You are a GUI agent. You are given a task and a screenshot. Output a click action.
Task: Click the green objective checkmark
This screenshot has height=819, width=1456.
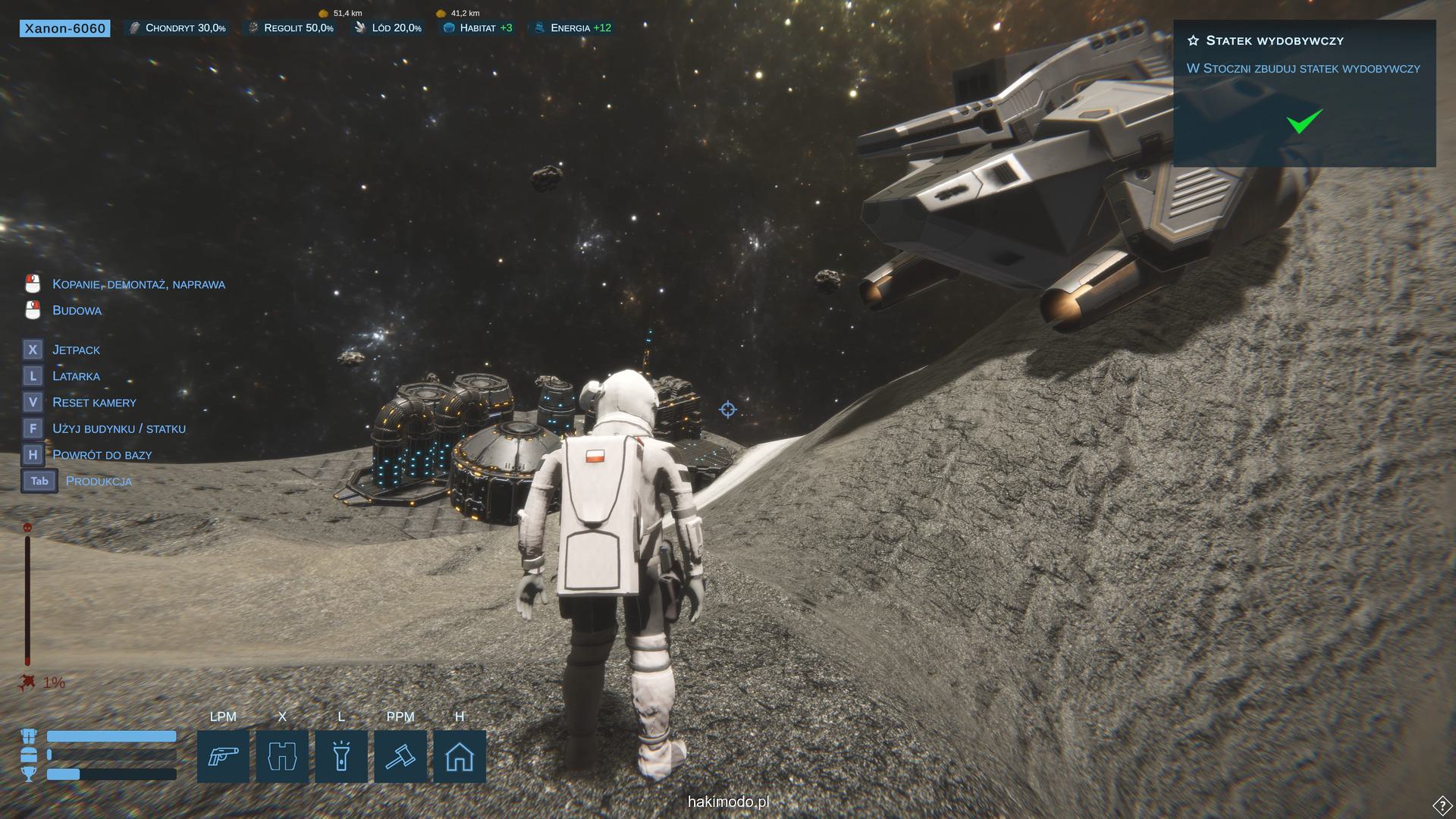click(x=1304, y=121)
